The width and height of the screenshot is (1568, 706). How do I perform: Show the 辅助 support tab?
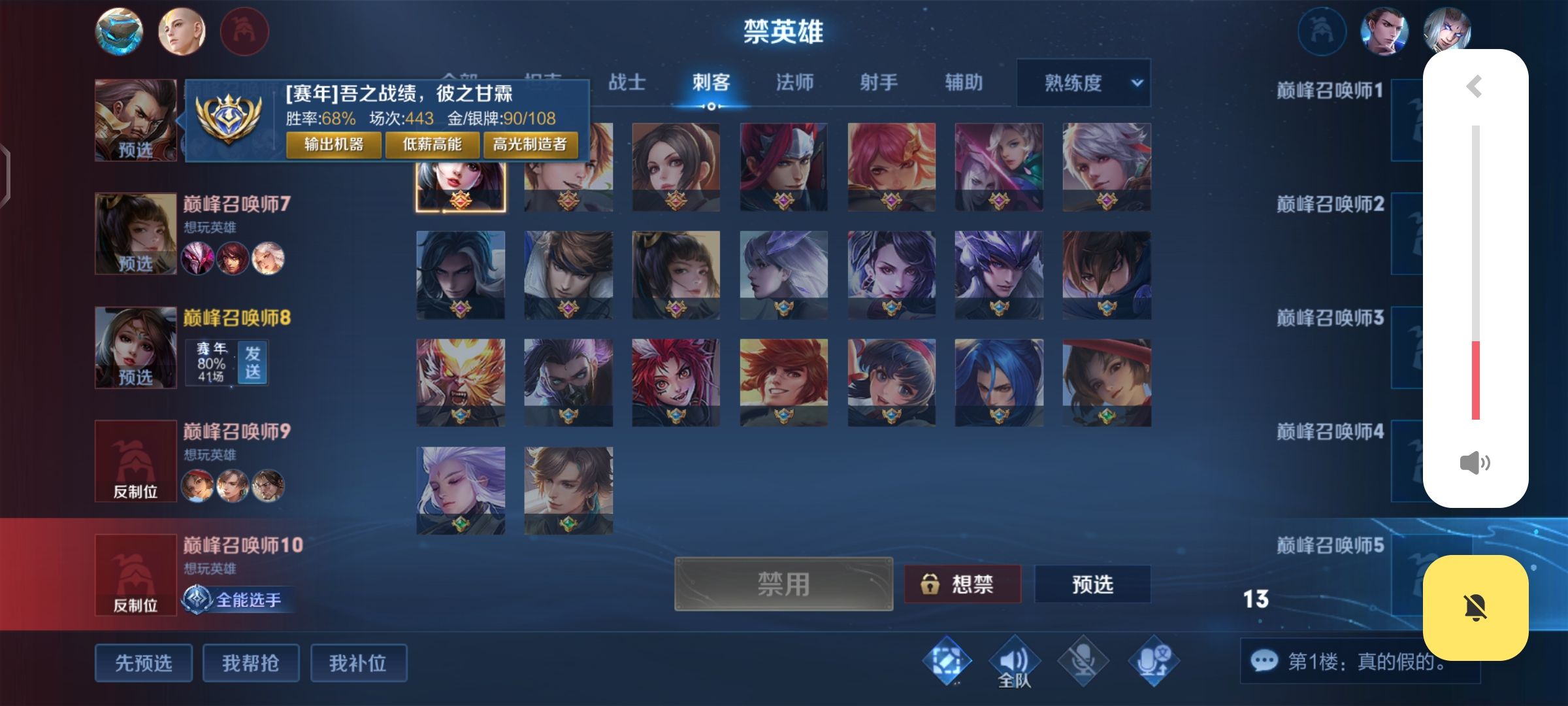(x=964, y=82)
